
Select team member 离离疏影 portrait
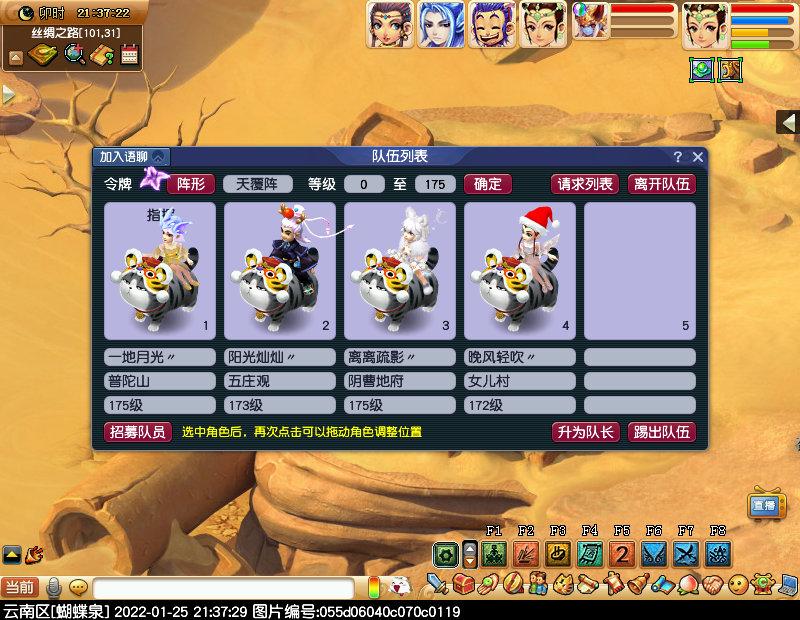click(399, 271)
